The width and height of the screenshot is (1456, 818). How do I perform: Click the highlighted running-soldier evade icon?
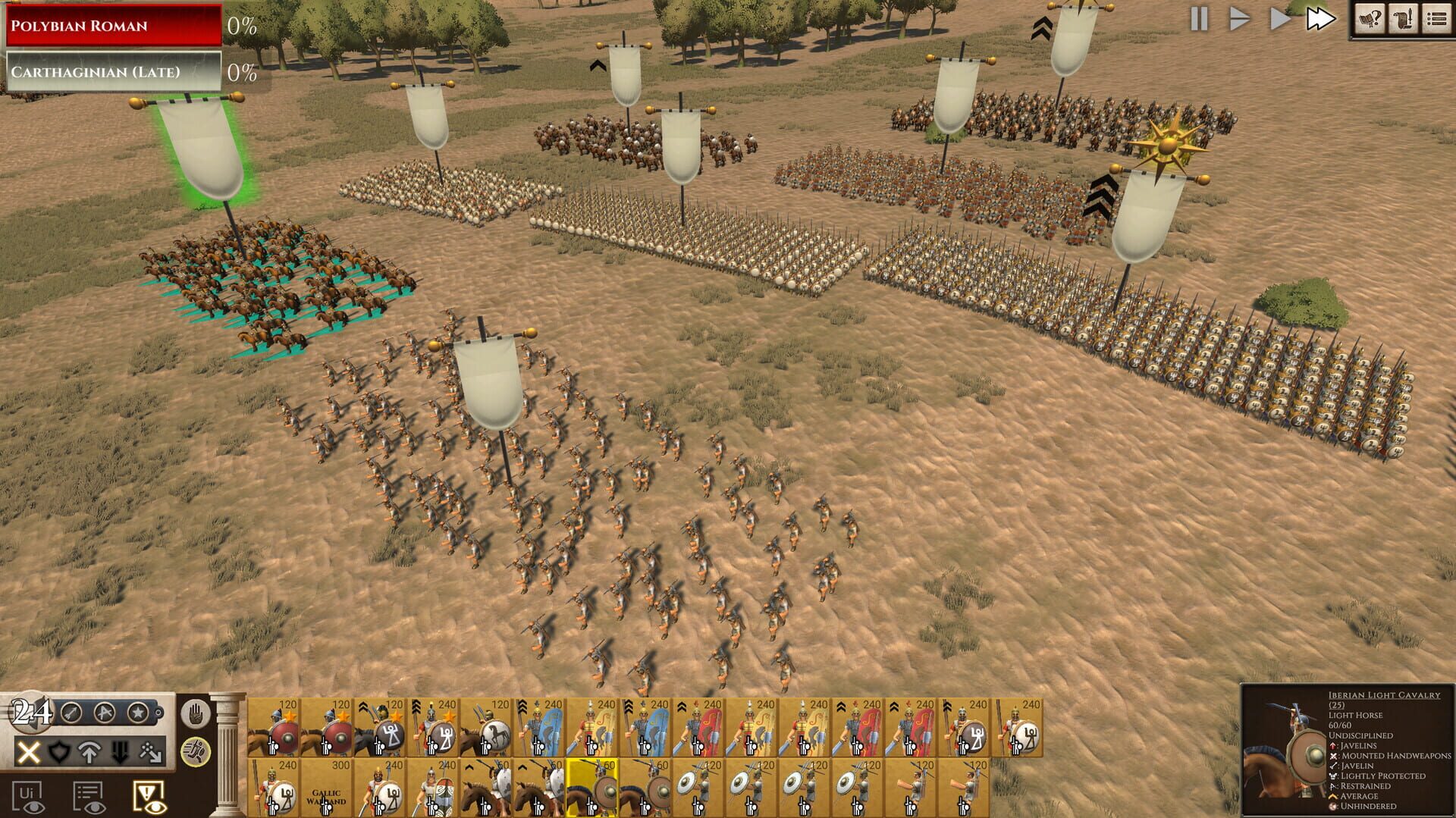(x=195, y=754)
